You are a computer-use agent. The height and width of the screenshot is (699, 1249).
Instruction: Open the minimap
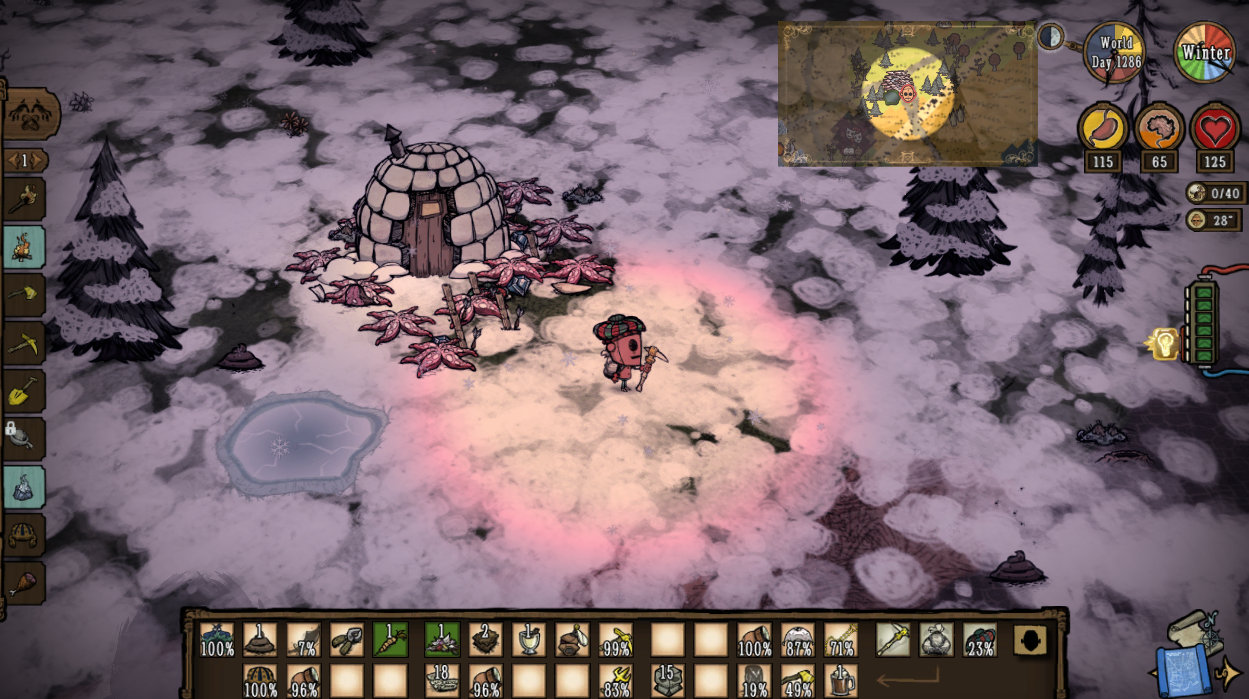[x=907, y=94]
